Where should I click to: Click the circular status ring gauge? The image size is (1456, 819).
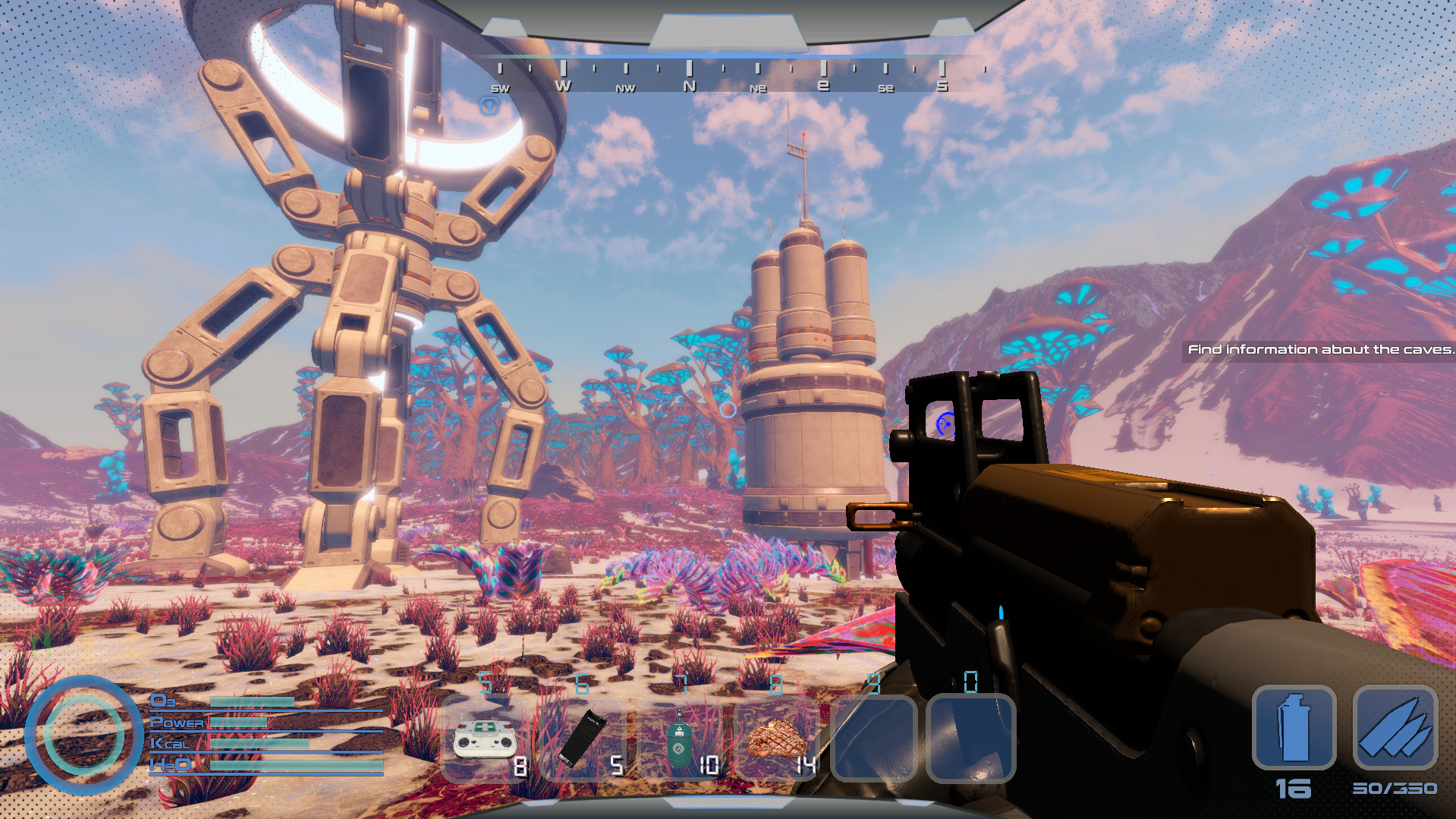coord(83,734)
